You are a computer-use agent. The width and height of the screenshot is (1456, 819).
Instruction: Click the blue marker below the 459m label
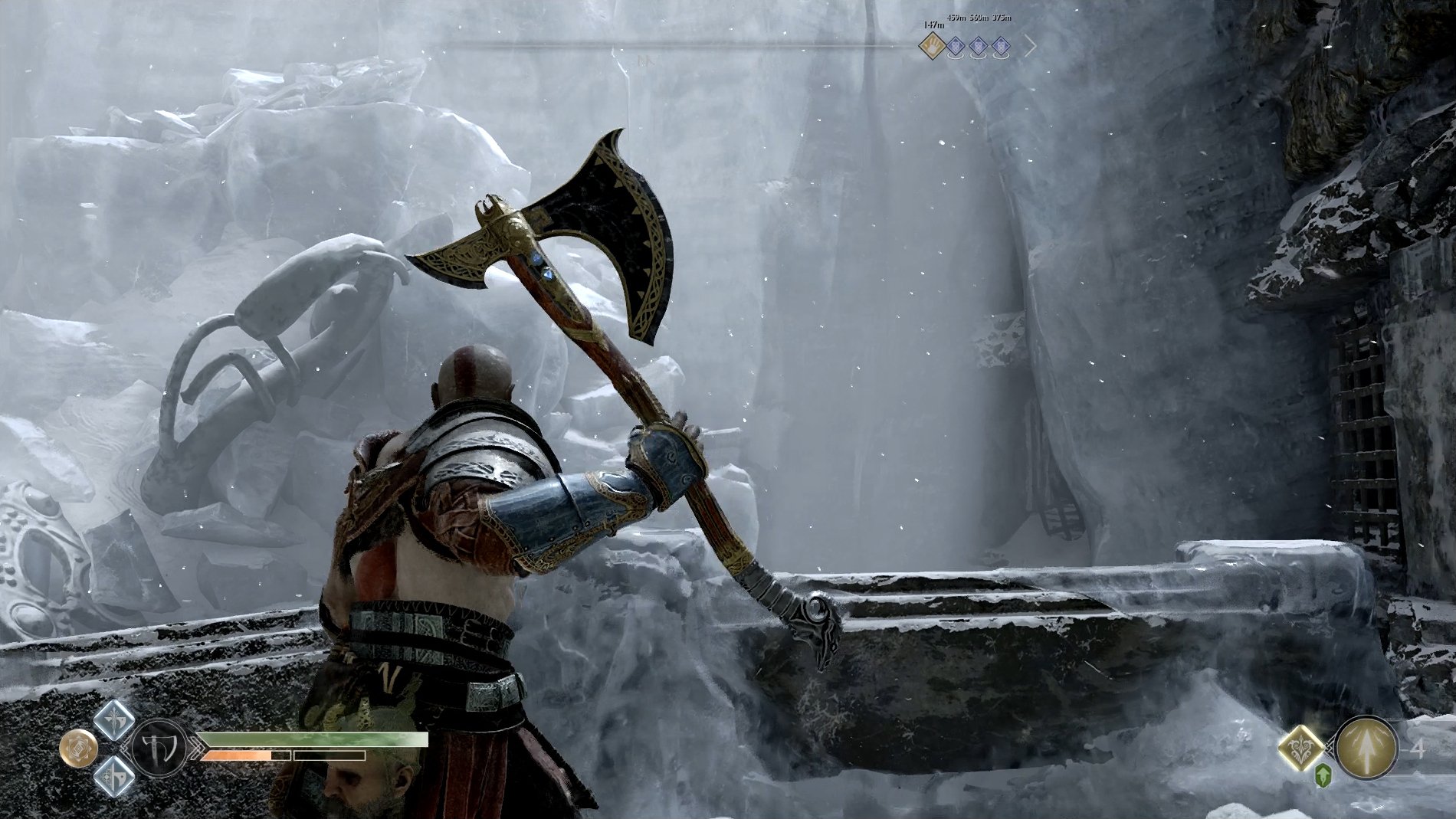tap(955, 48)
